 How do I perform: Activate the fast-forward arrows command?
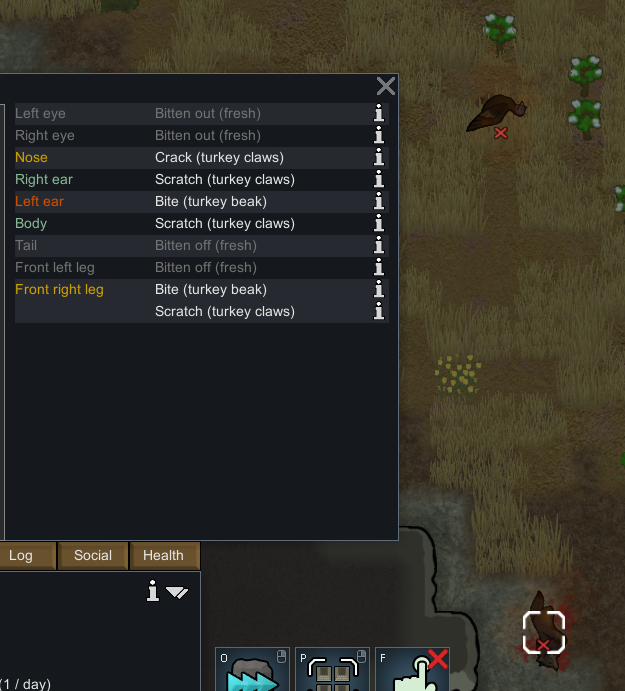pos(251,671)
